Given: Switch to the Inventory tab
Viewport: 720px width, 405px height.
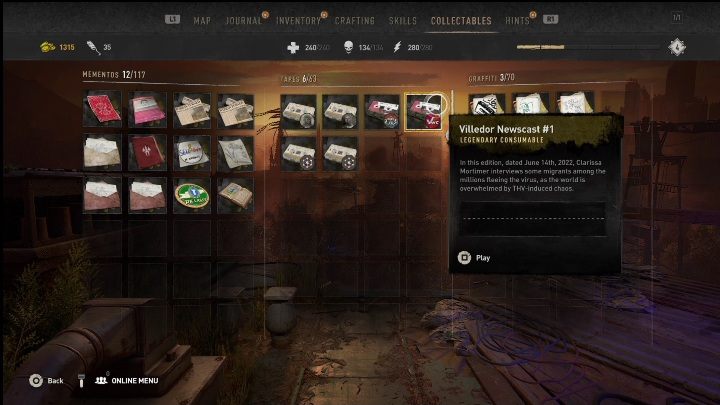Looking at the screenshot, I should 298,20.
